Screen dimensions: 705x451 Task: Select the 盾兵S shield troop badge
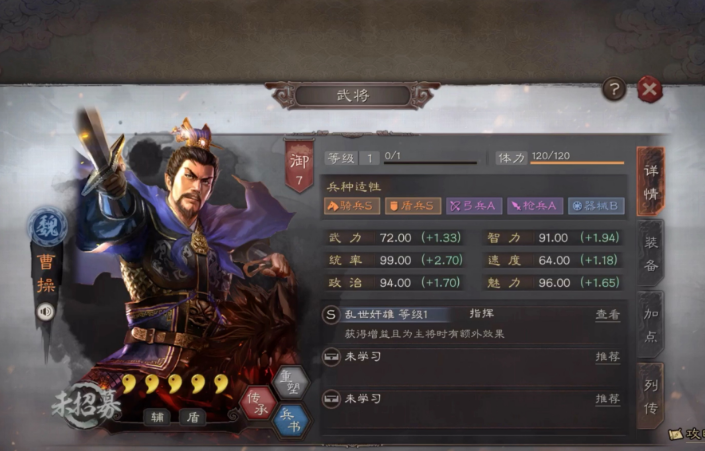(x=413, y=205)
